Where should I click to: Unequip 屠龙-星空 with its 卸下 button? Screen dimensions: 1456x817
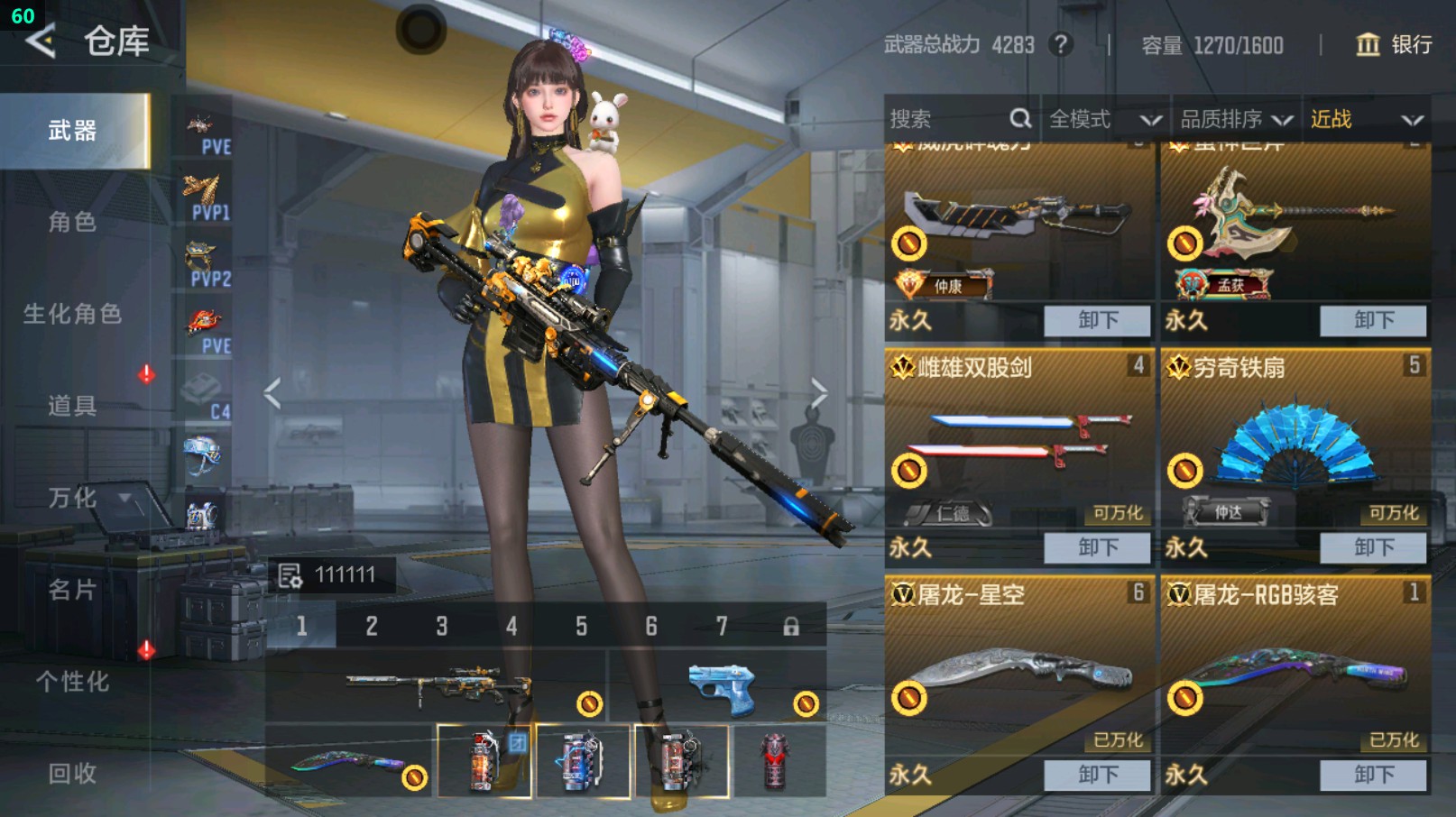[x=1097, y=775]
